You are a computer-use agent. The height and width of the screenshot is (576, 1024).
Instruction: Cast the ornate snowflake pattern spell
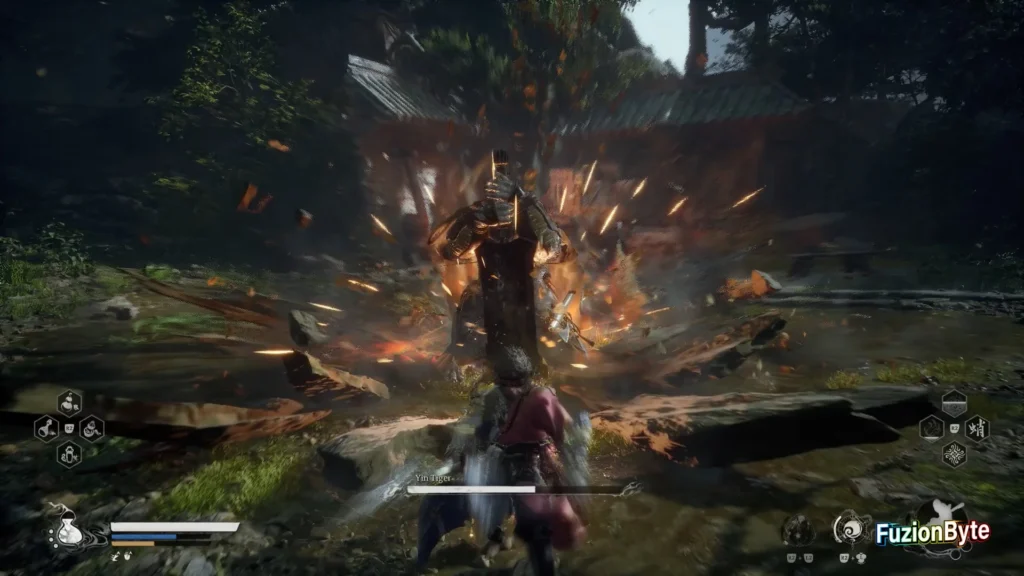coord(954,454)
